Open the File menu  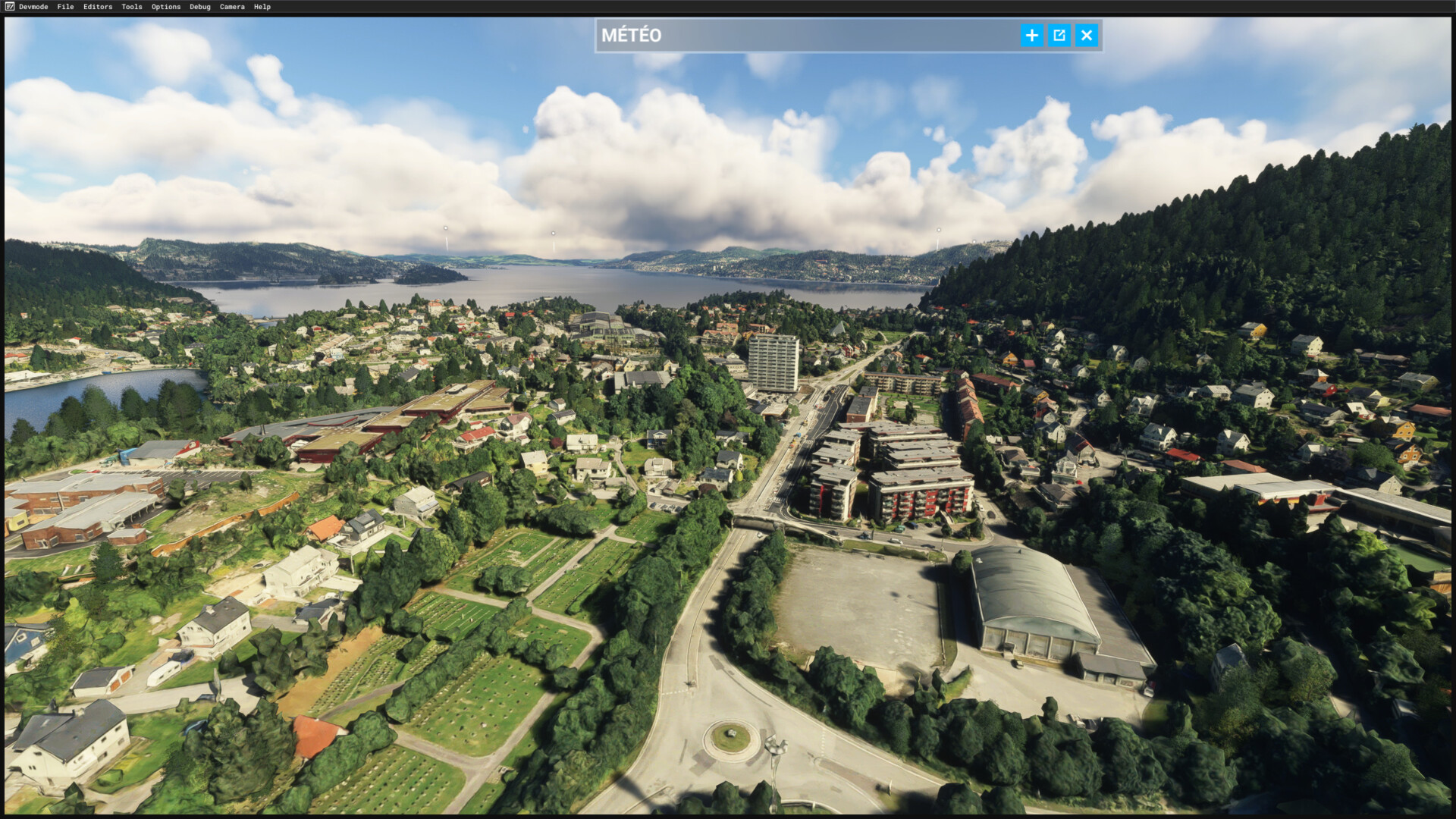pyautogui.click(x=65, y=7)
